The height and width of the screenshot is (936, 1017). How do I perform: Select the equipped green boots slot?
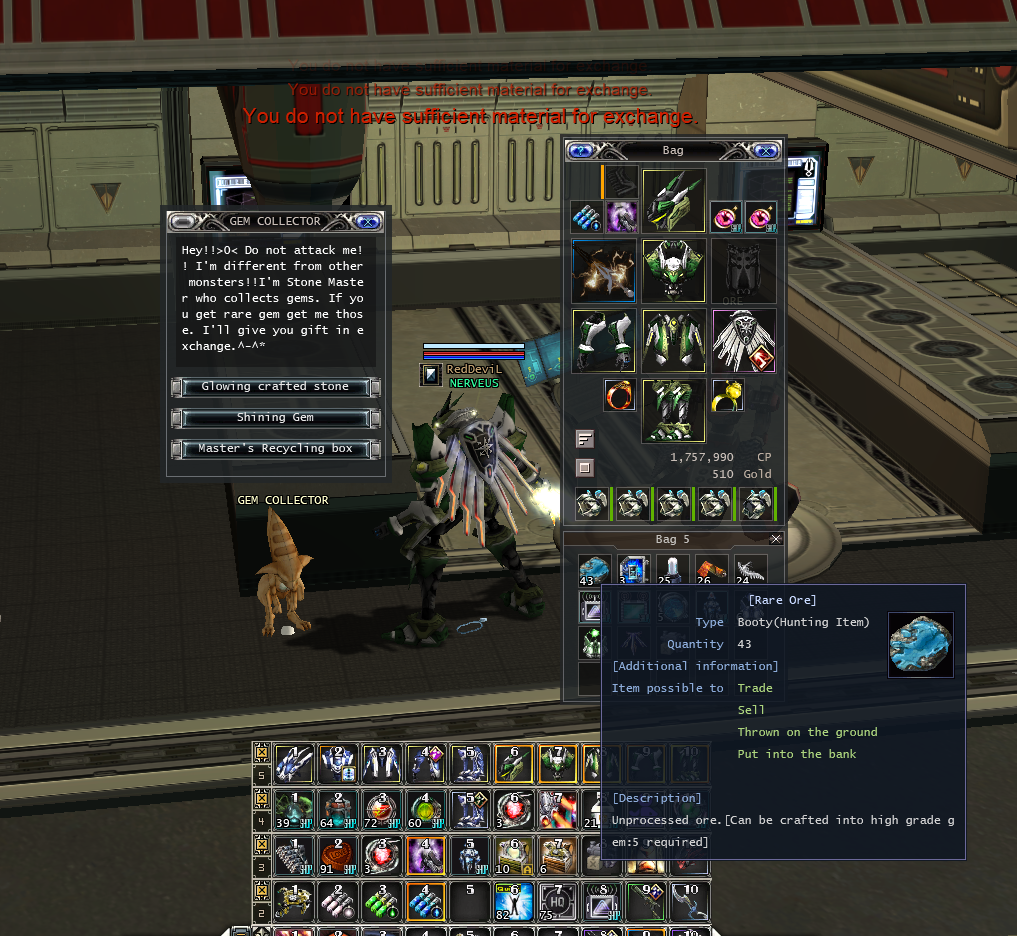673,410
